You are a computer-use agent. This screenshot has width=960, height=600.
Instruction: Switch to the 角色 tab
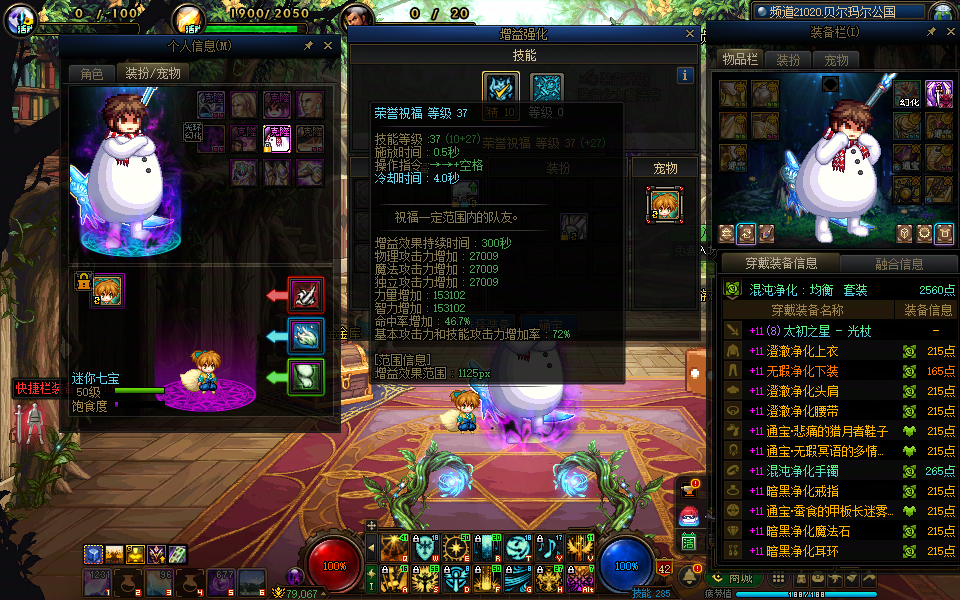click(x=92, y=73)
